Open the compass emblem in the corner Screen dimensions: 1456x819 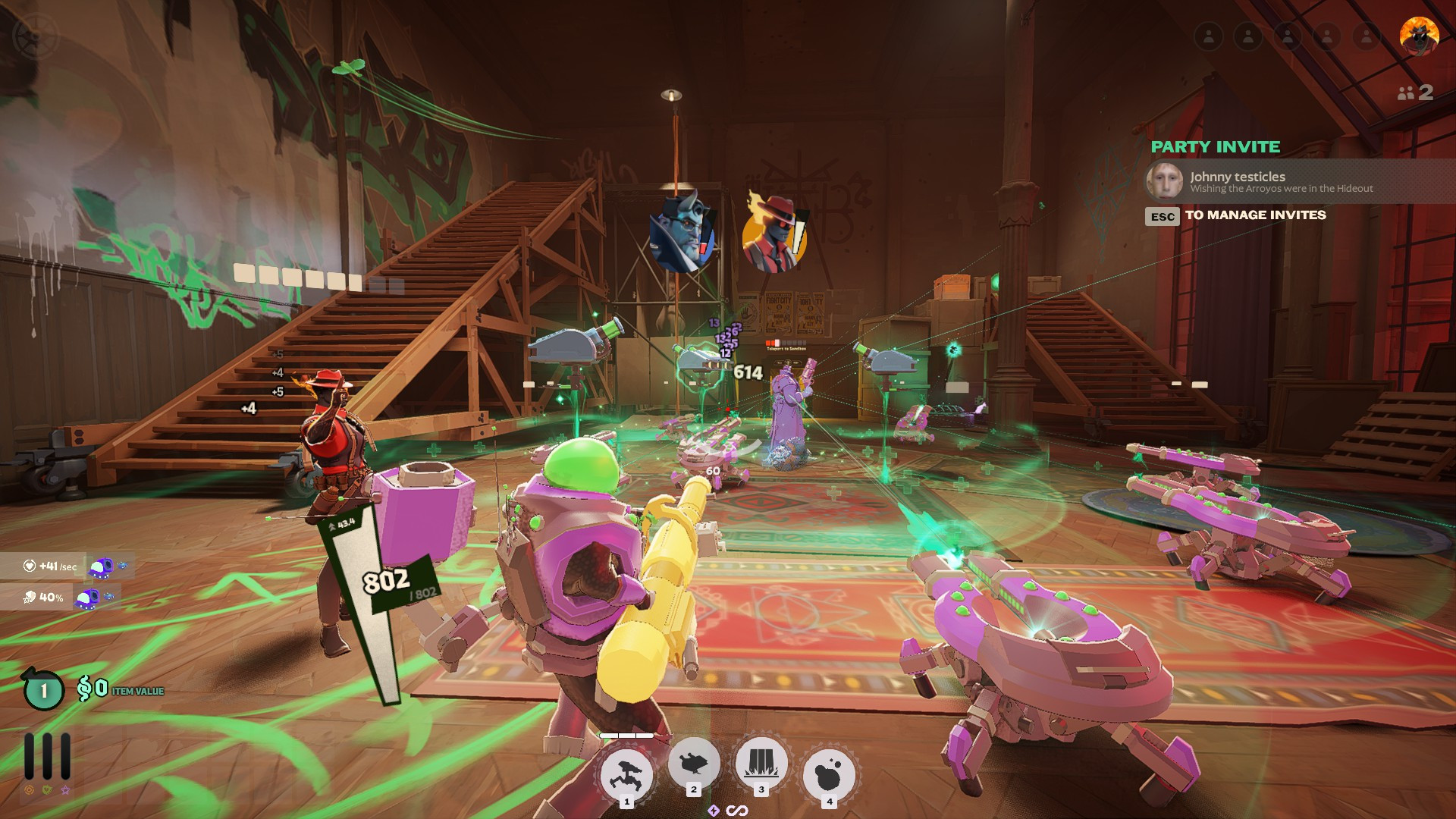35,36
